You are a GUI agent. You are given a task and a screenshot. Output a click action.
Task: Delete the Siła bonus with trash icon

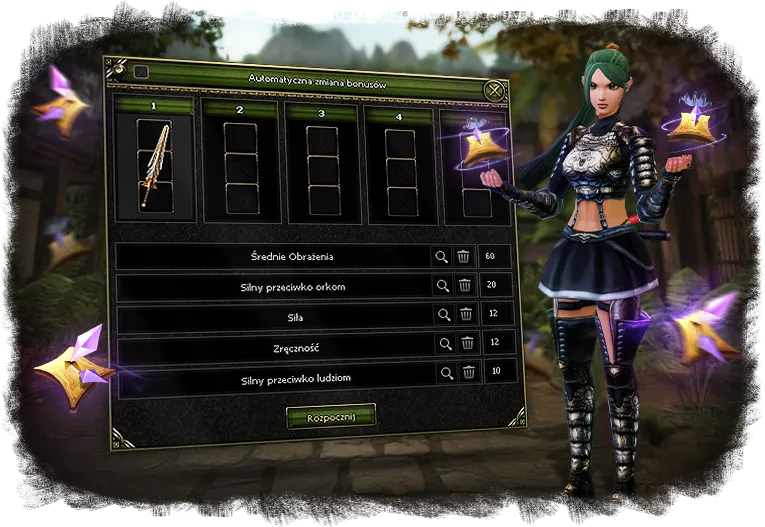[x=466, y=315]
